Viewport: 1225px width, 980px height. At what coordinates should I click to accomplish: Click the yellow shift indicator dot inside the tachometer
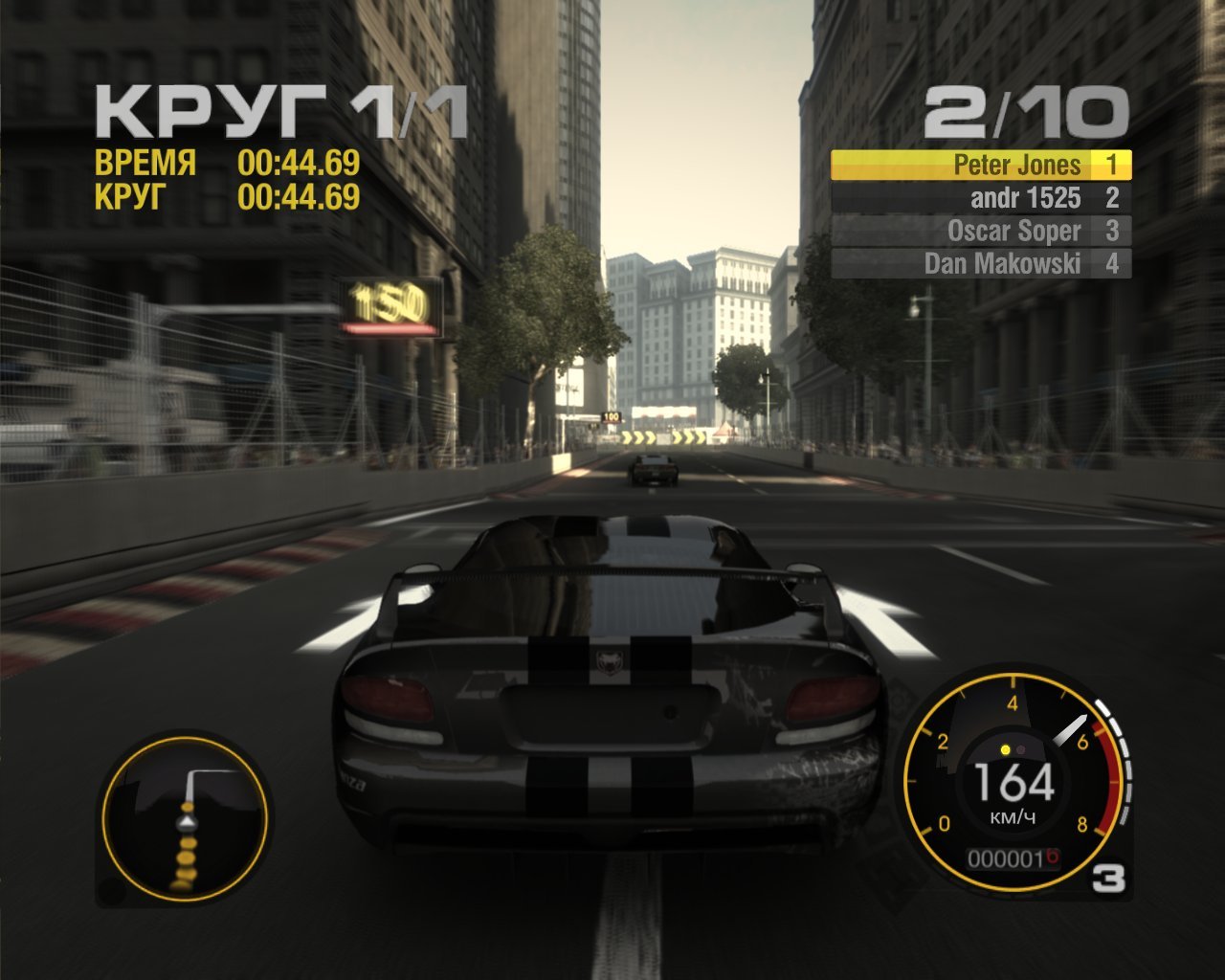(1005, 751)
